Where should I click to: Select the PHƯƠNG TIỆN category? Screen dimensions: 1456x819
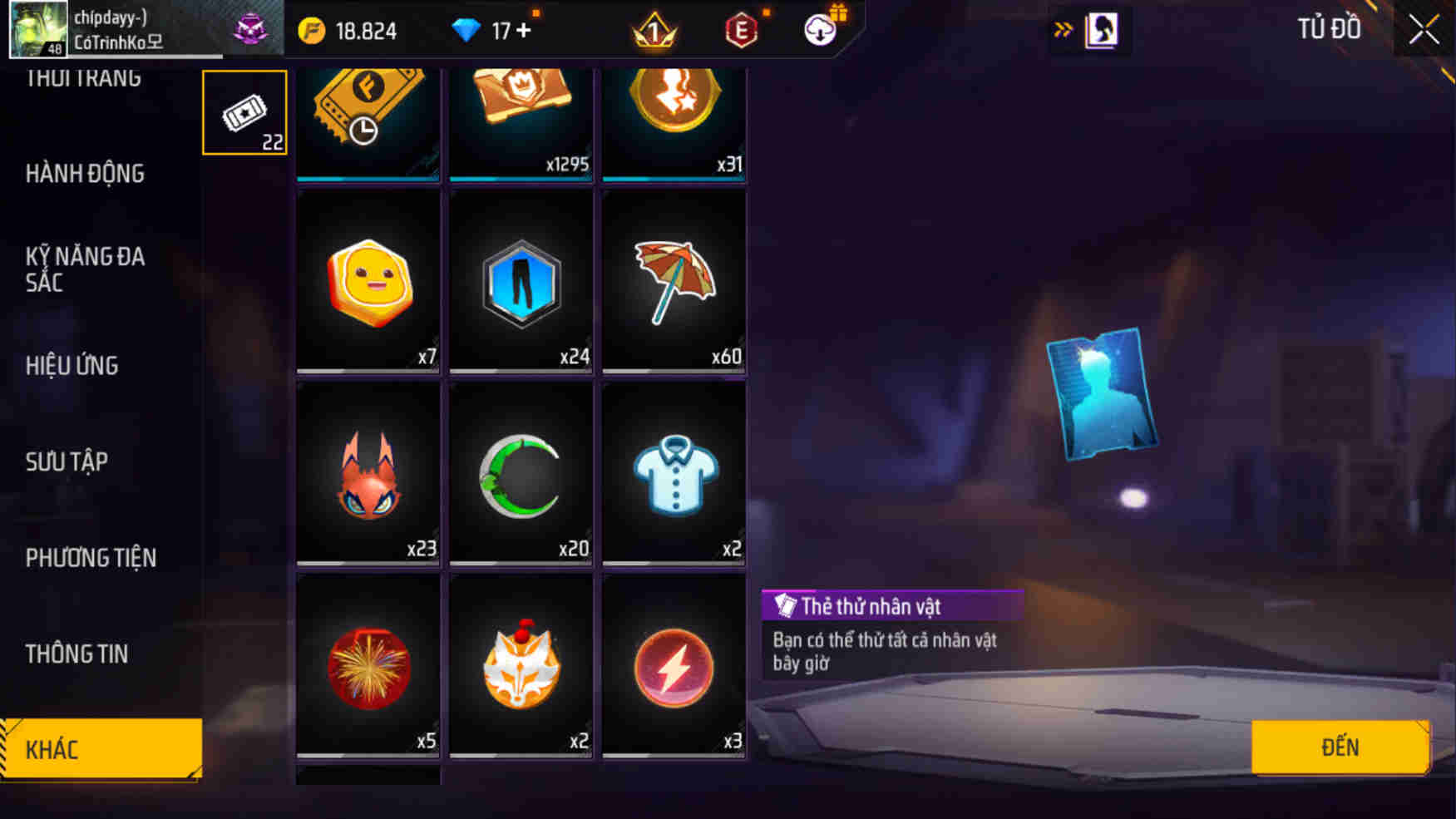[x=90, y=558]
